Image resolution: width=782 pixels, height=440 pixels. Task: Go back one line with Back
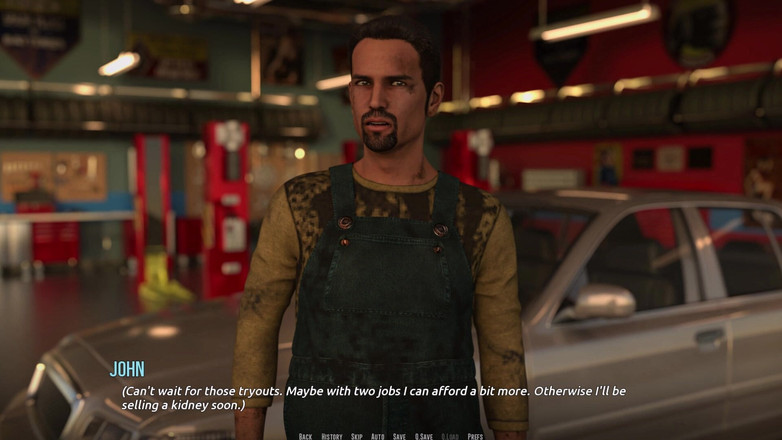click(305, 436)
